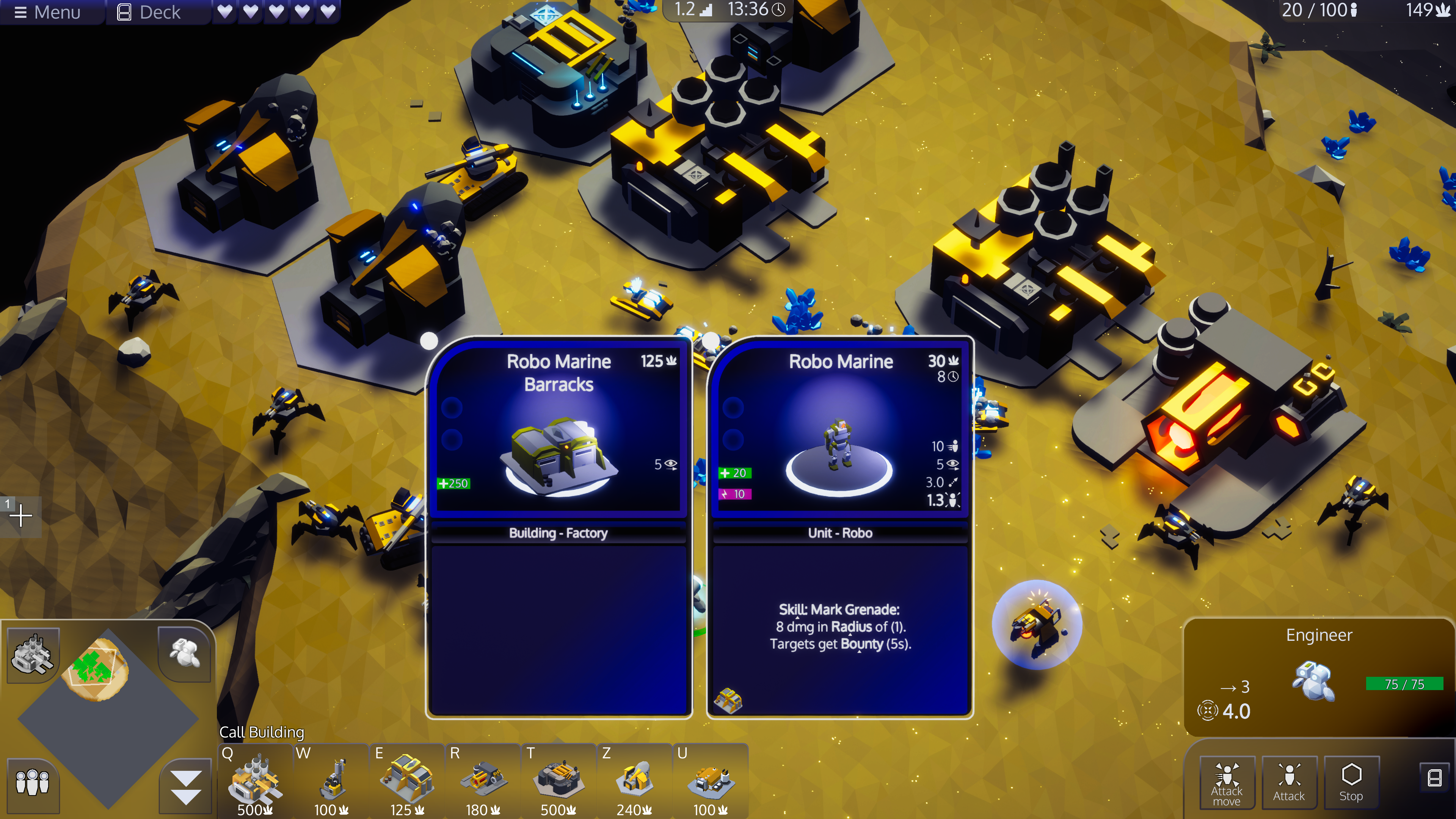Select the factory building icon beside the minimap

(33, 654)
